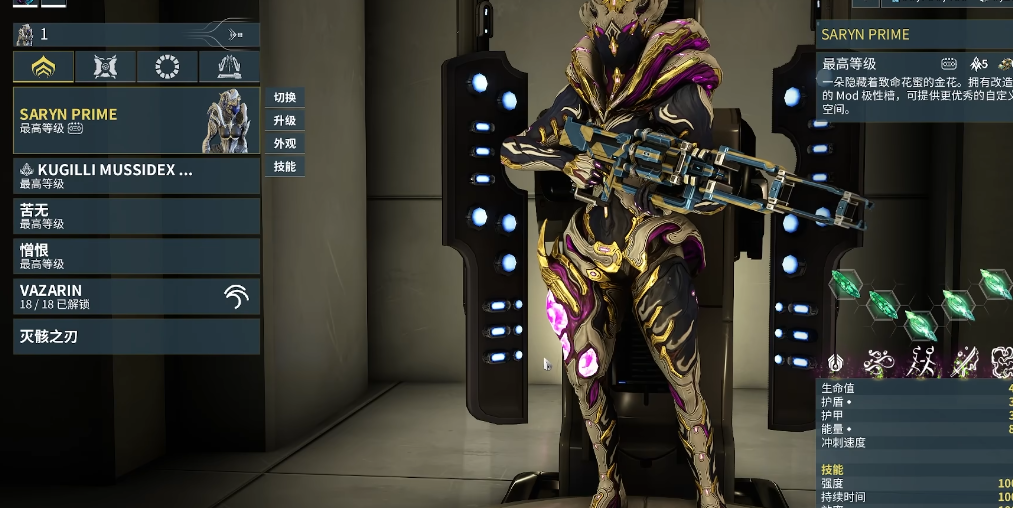Open the loadout 1 selector bar

(x=136, y=35)
